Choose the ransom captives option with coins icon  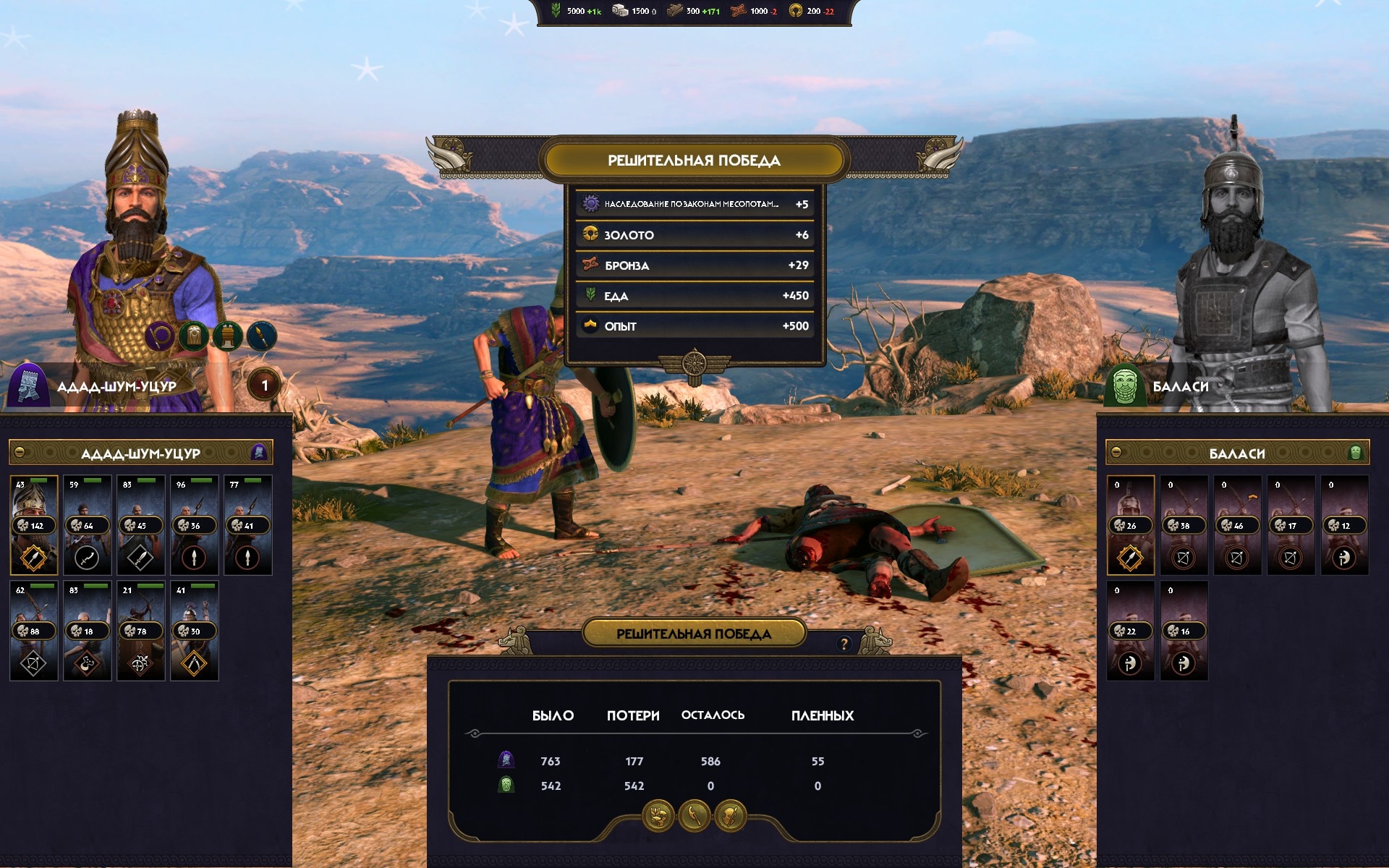coord(658,817)
